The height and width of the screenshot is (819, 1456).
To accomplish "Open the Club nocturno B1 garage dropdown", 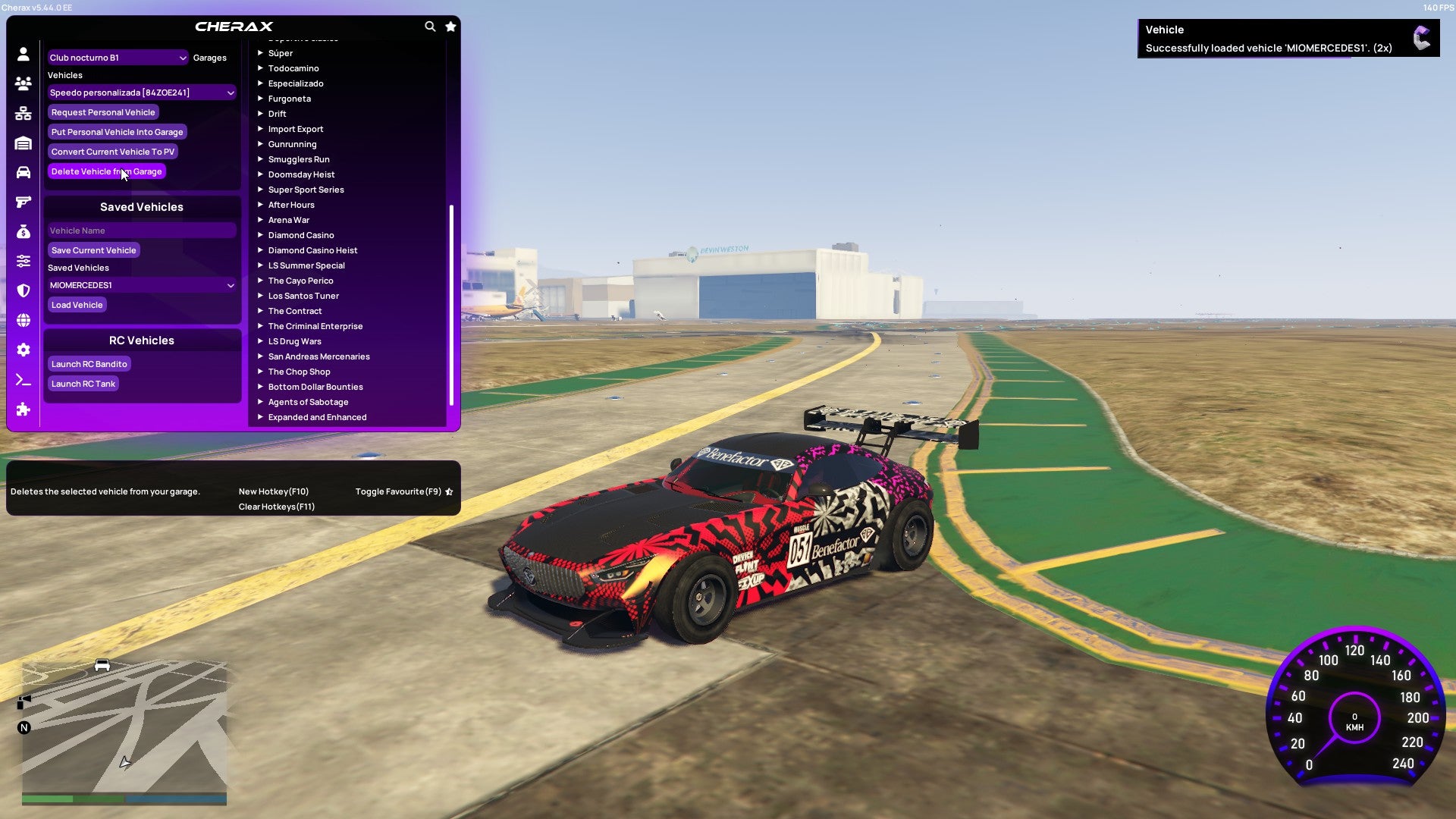I will (118, 57).
